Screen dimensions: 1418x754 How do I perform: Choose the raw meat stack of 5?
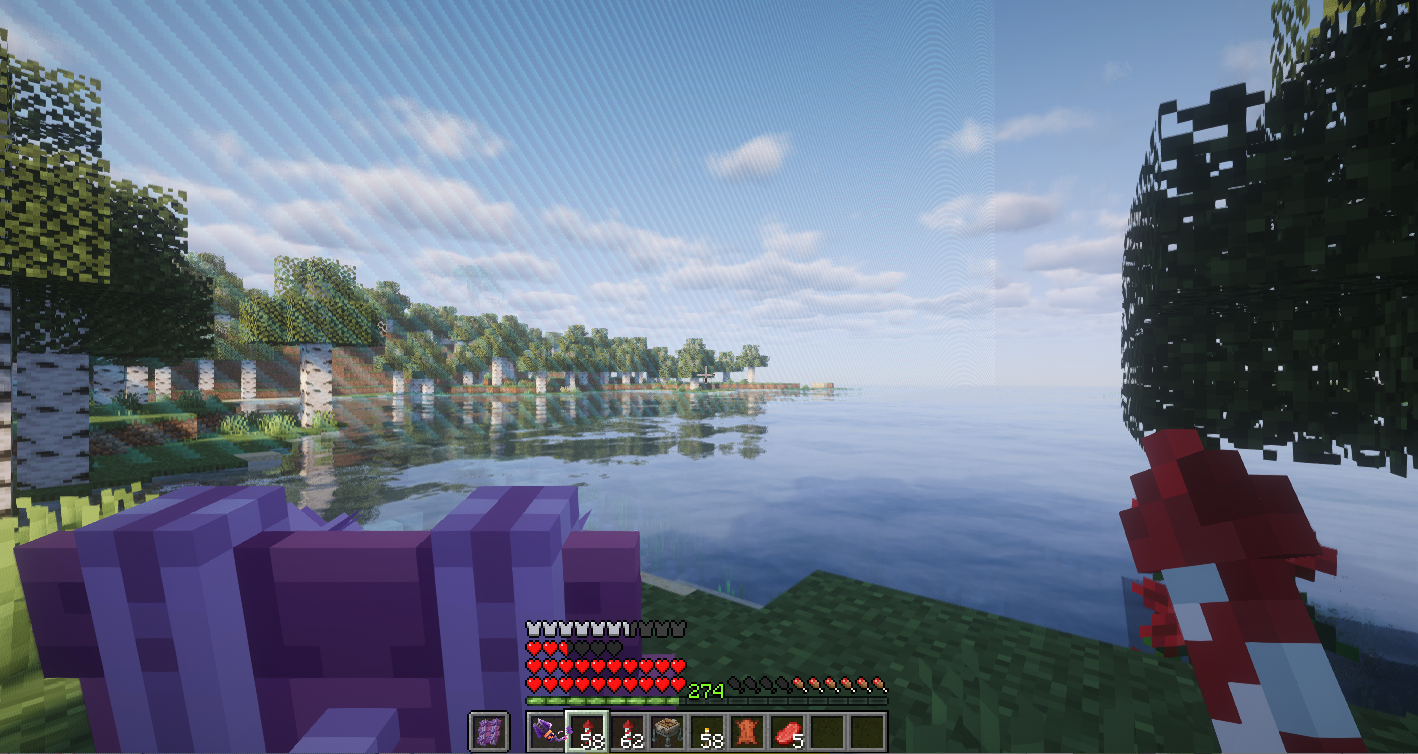click(x=786, y=731)
